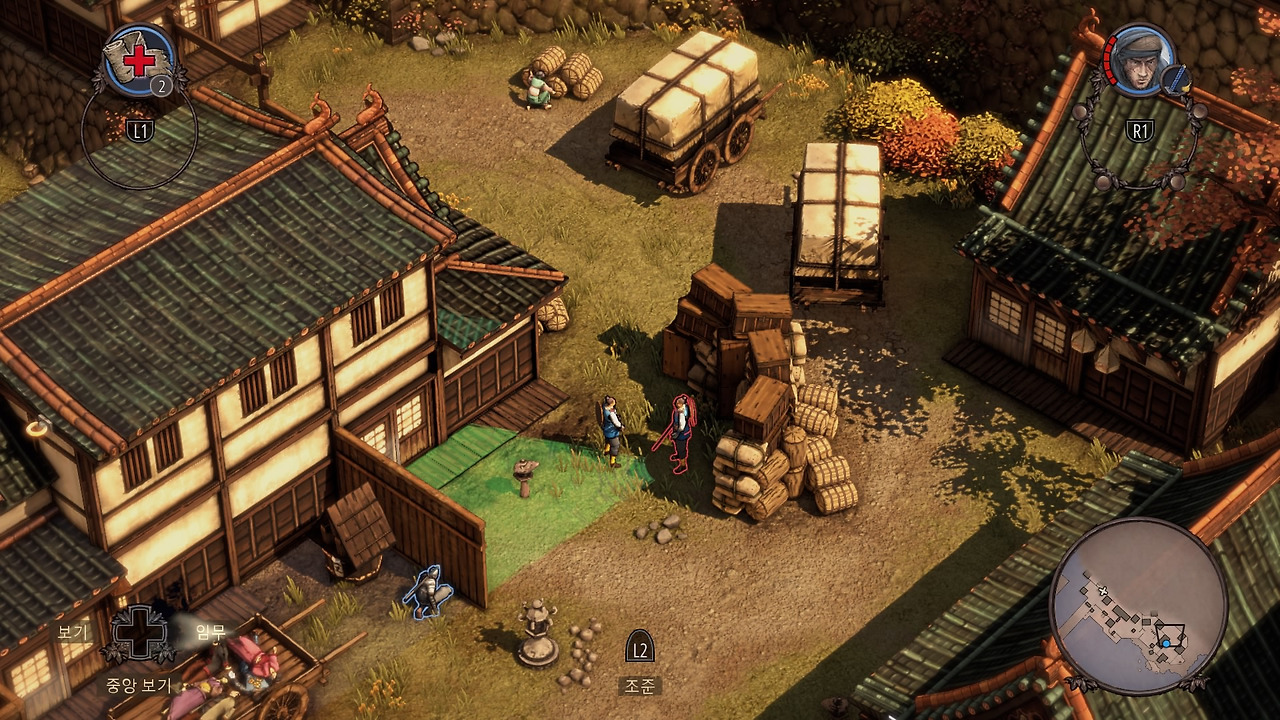Open the 임무 mission option
The width and height of the screenshot is (1280, 720).
pos(210,631)
